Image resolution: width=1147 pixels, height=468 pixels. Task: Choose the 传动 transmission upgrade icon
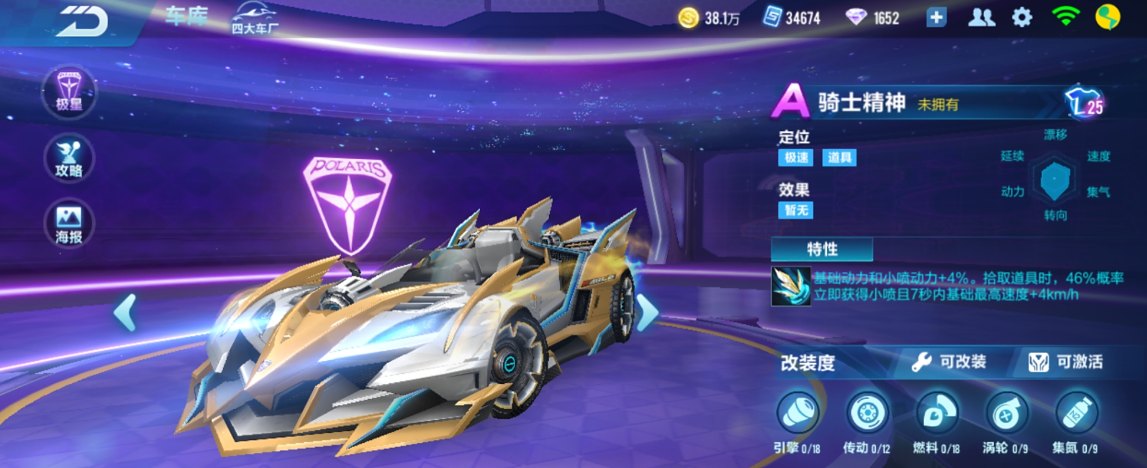(867, 413)
